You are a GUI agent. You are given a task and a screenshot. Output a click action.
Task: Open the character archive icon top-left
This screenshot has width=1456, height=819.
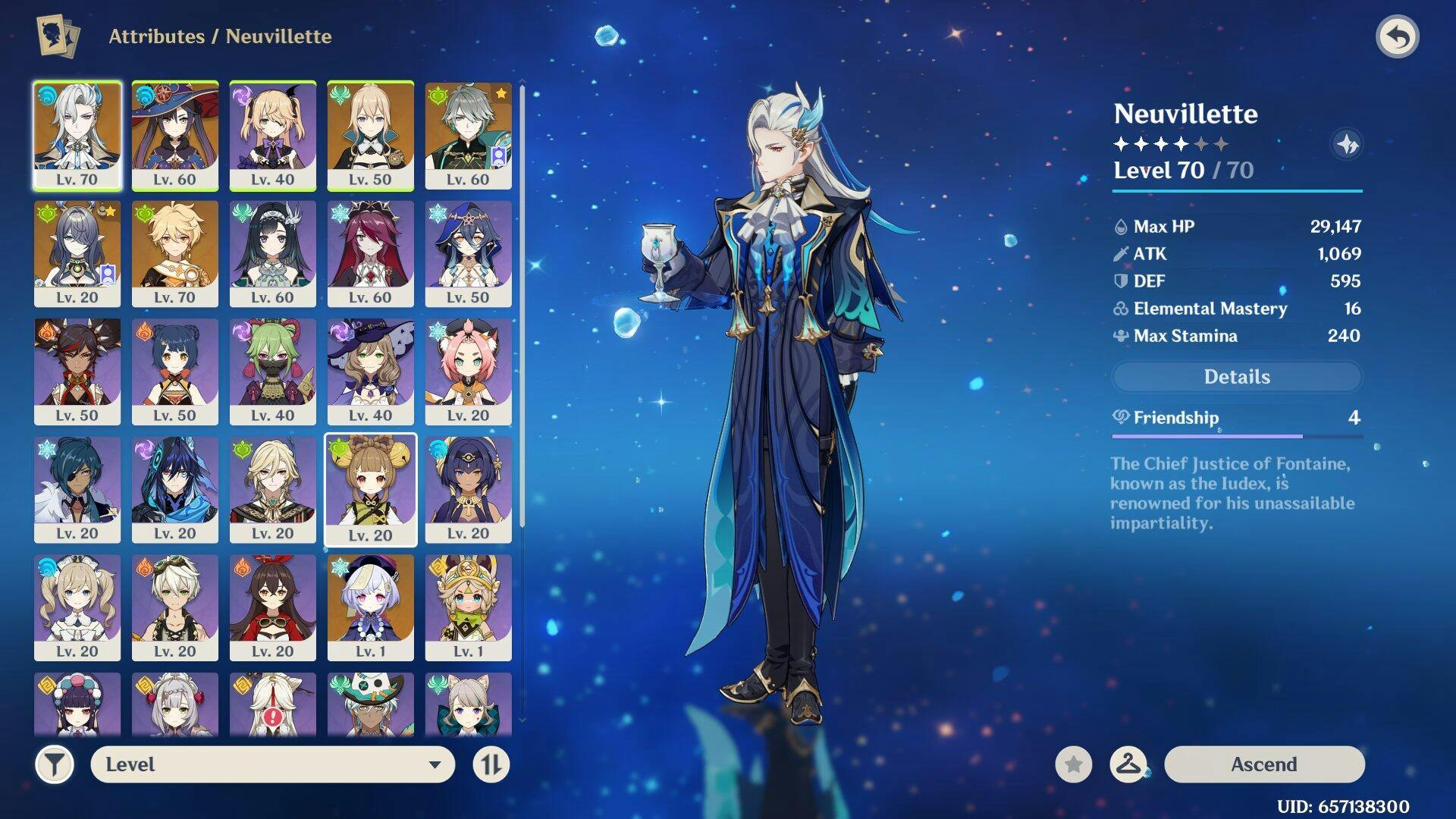58,36
